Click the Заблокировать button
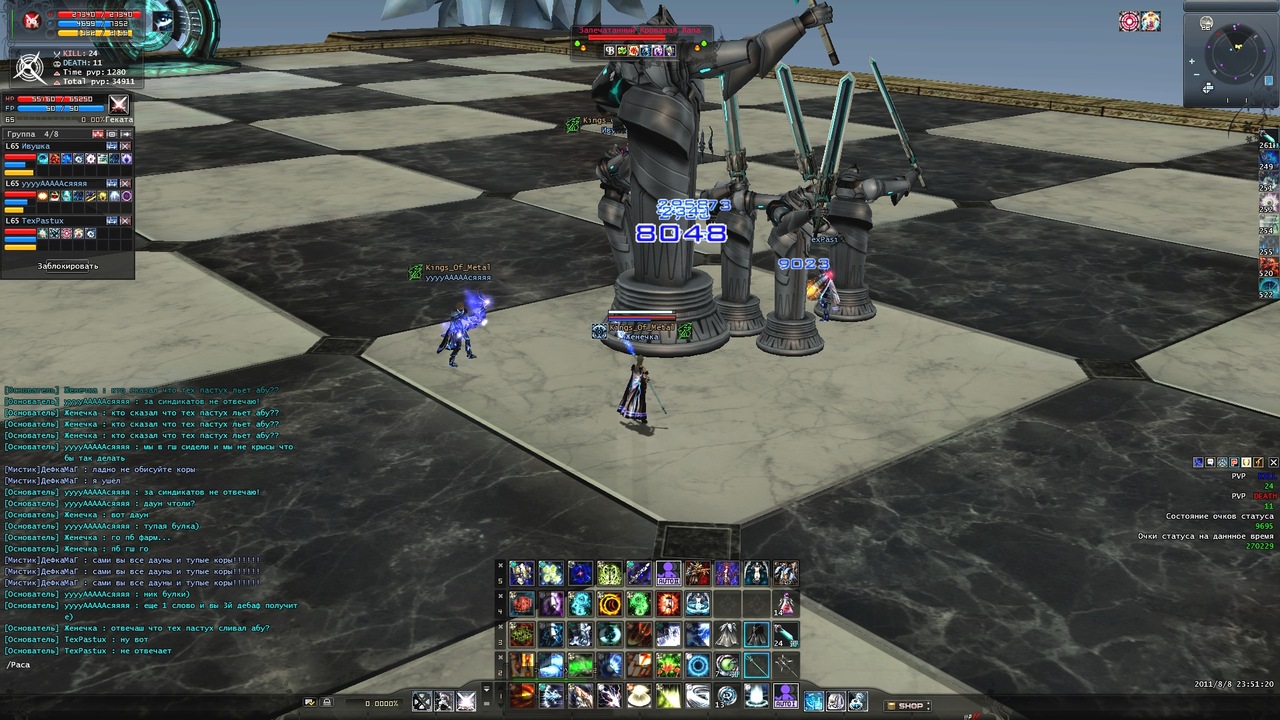 68,266
